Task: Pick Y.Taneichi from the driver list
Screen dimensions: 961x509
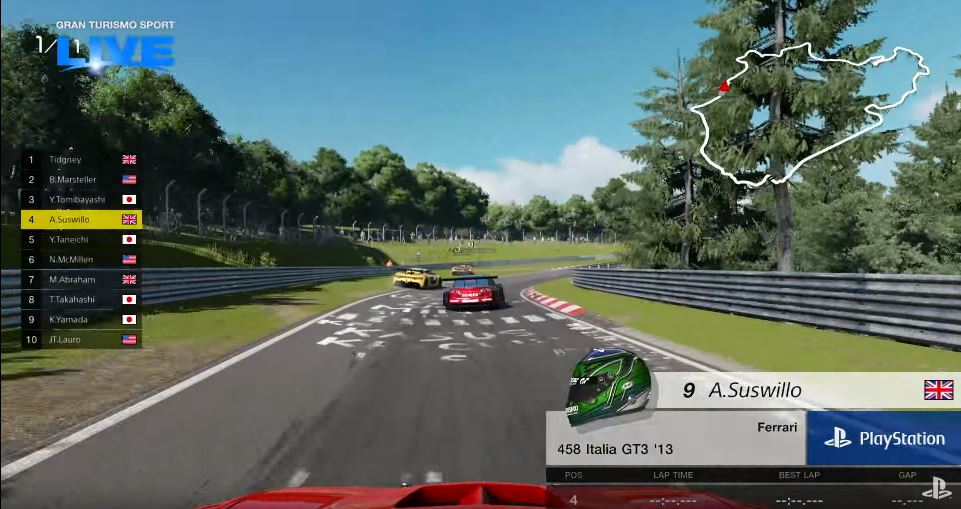Action: [80, 239]
